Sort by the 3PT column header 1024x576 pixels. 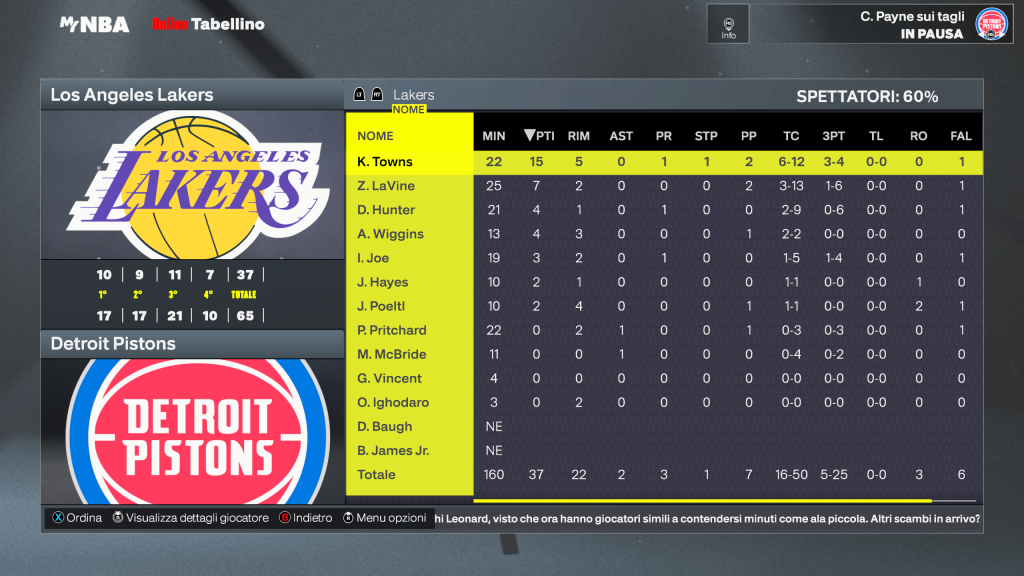point(833,136)
